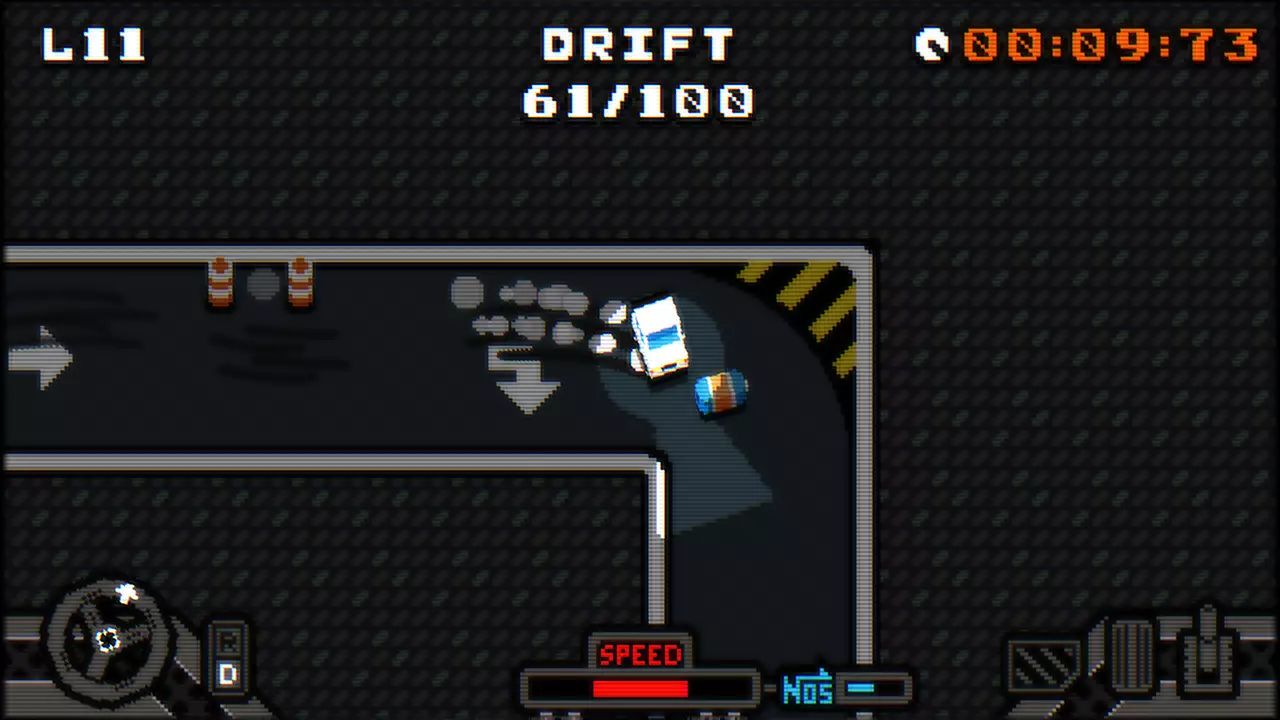Open the L11 level label
The image size is (1280, 720).
(x=93, y=45)
